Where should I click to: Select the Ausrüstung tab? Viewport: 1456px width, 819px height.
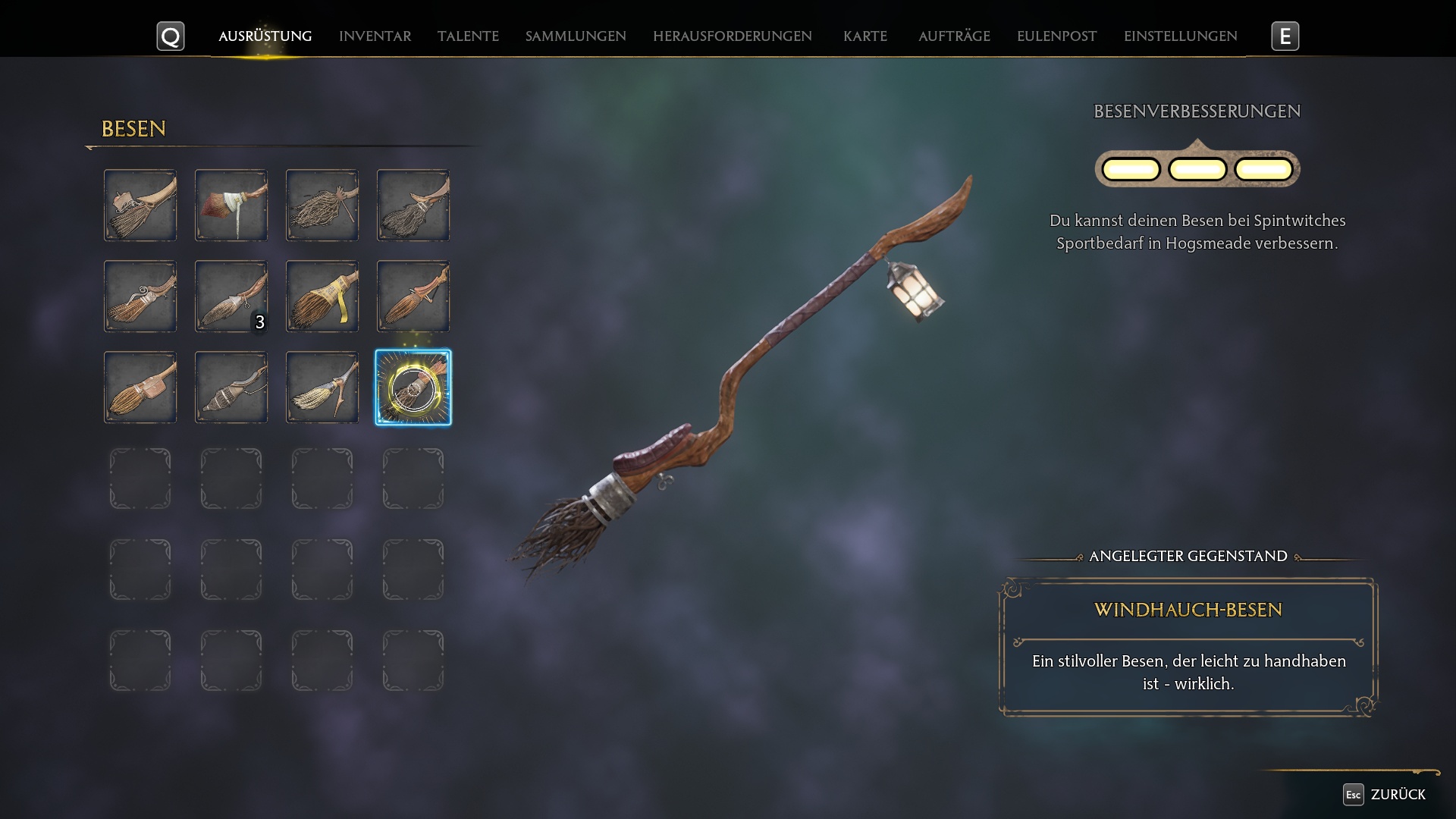(x=265, y=36)
